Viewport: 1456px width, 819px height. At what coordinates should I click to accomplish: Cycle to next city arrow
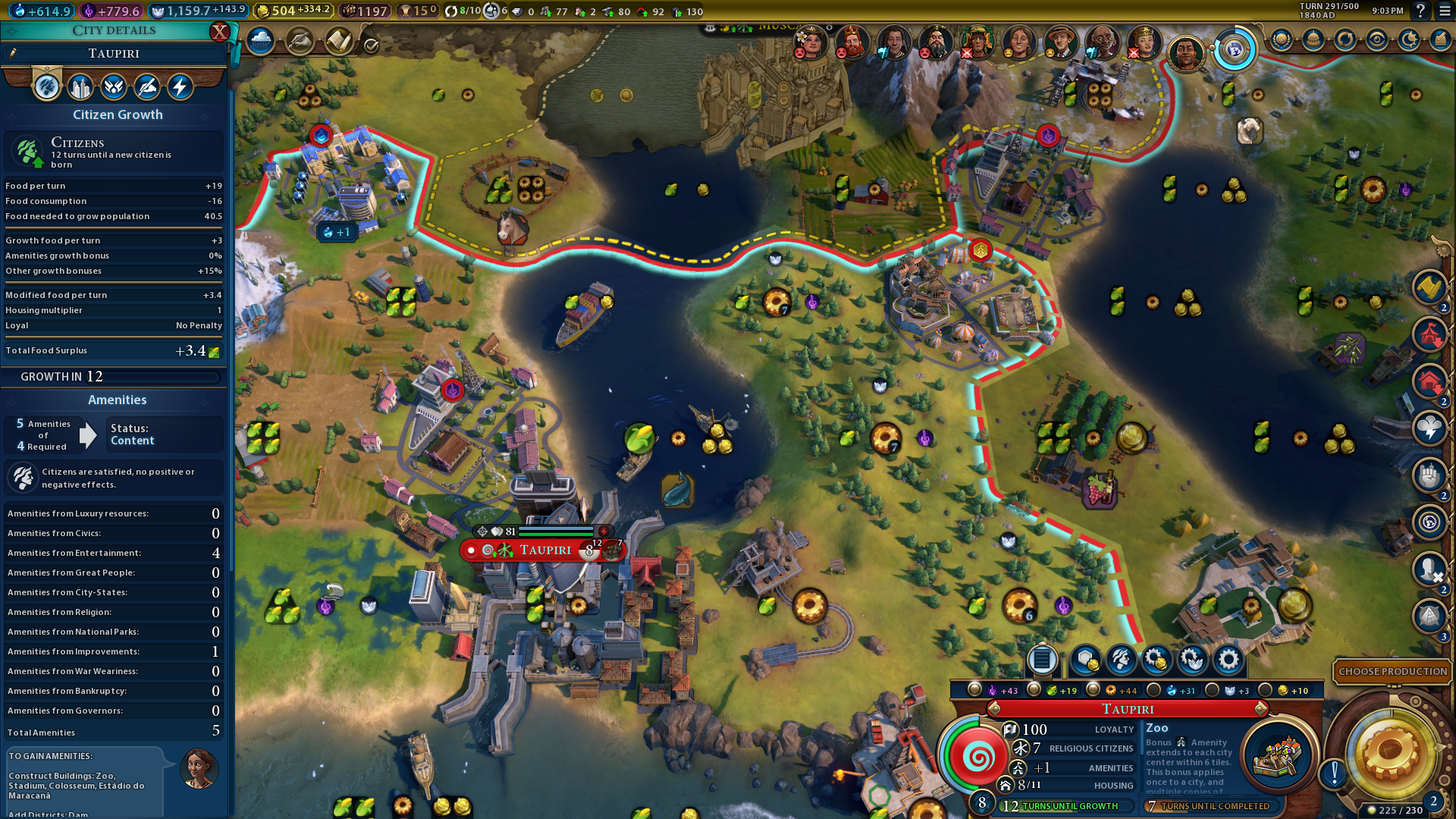click(x=1262, y=709)
